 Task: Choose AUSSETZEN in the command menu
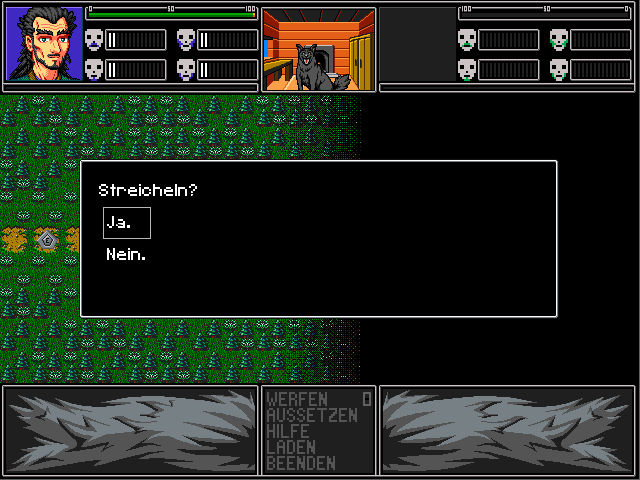[x=311, y=415]
